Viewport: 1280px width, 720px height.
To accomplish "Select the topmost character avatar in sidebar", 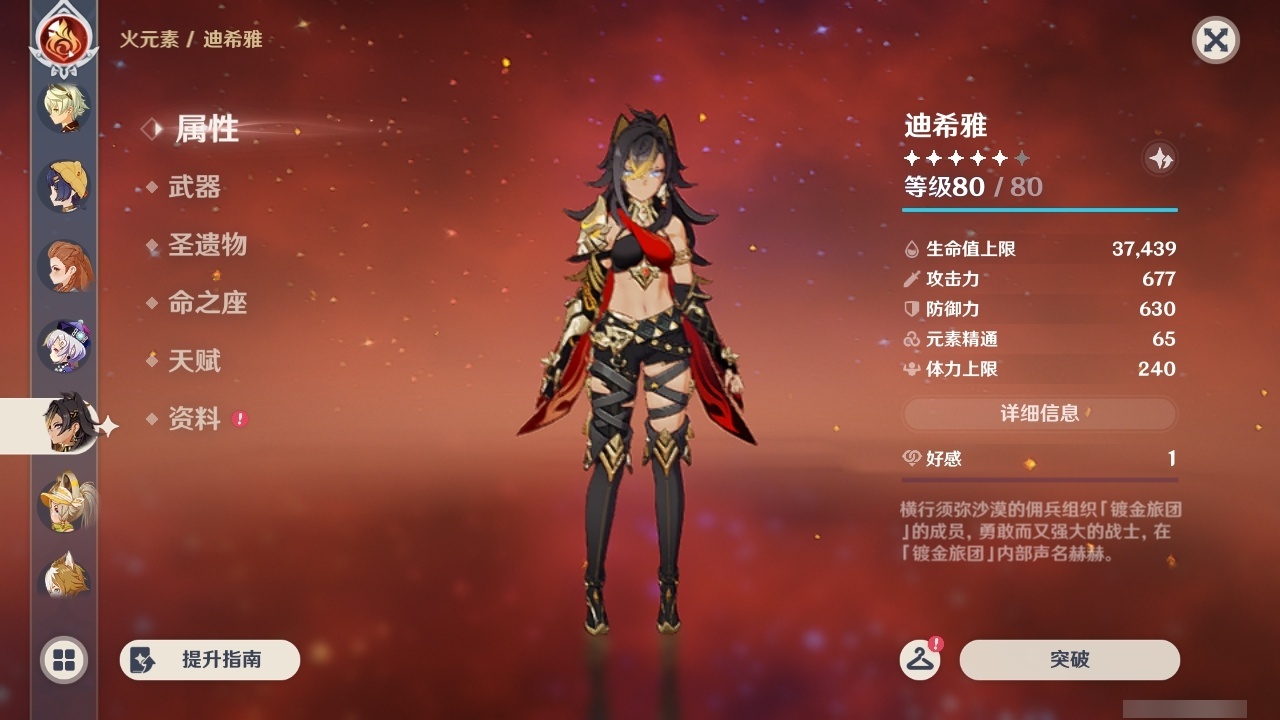I will coord(63,107).
